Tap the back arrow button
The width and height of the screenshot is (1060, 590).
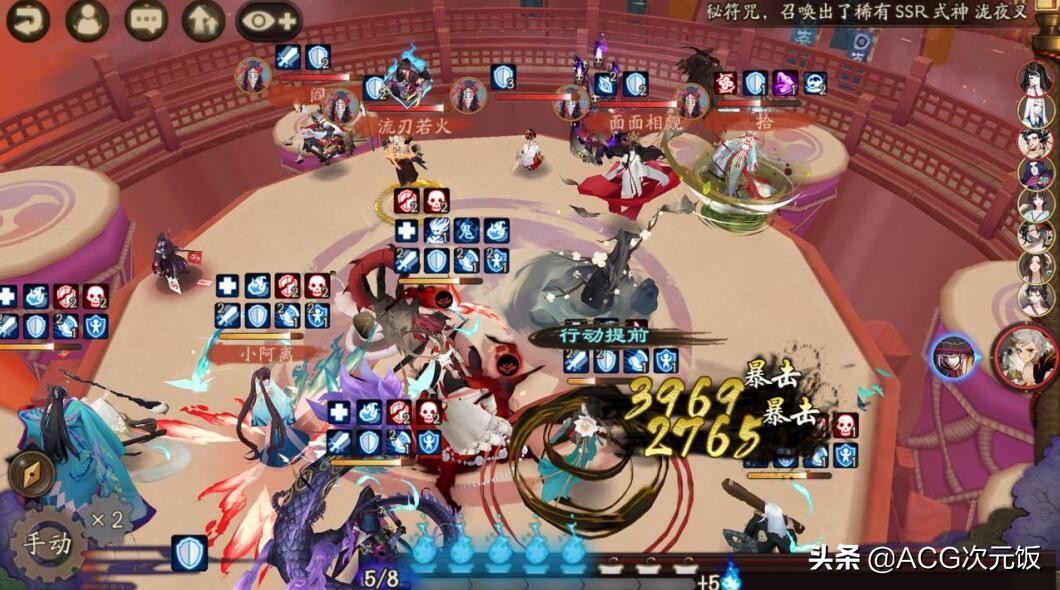pyautogui.click(x=28, y=19)
